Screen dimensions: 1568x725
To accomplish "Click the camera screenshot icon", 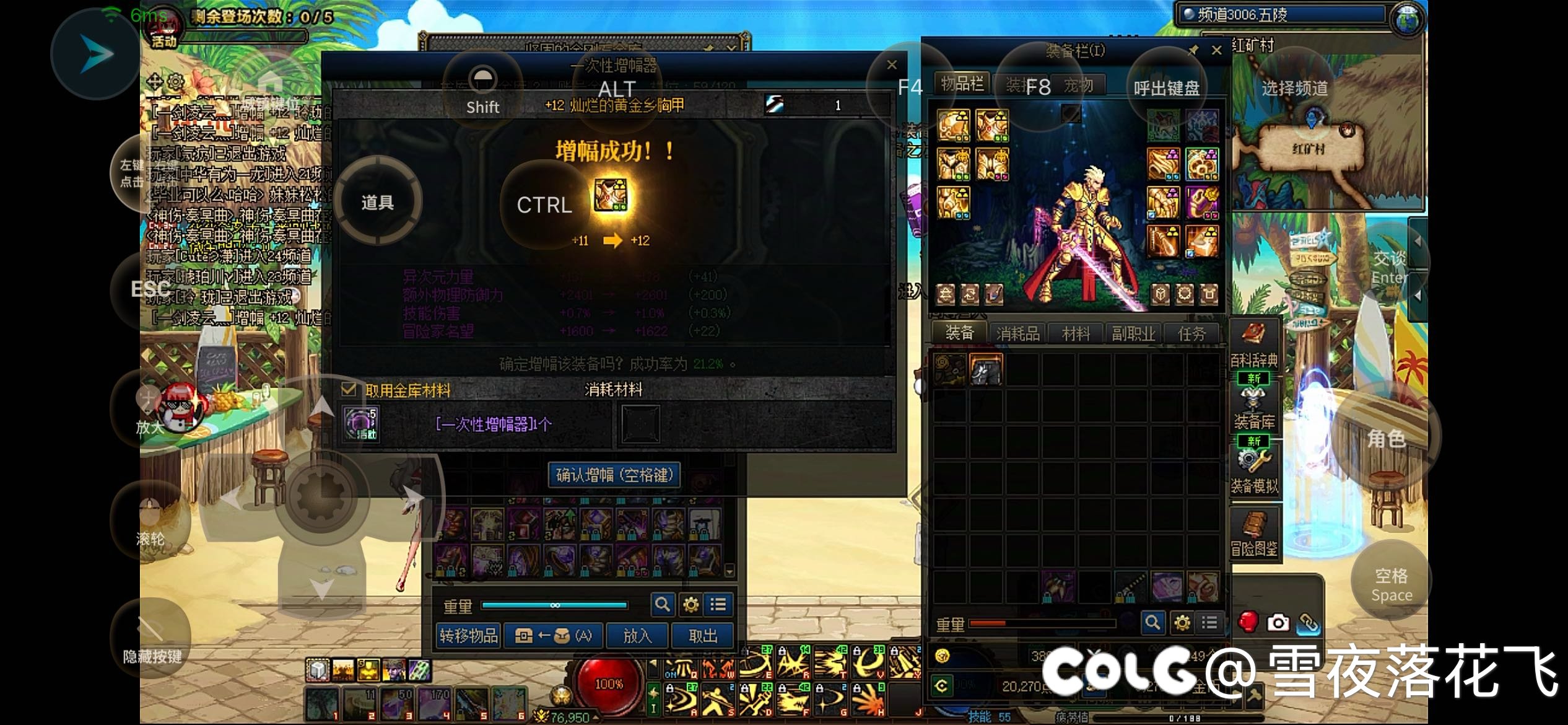I will click(1278, 622).
